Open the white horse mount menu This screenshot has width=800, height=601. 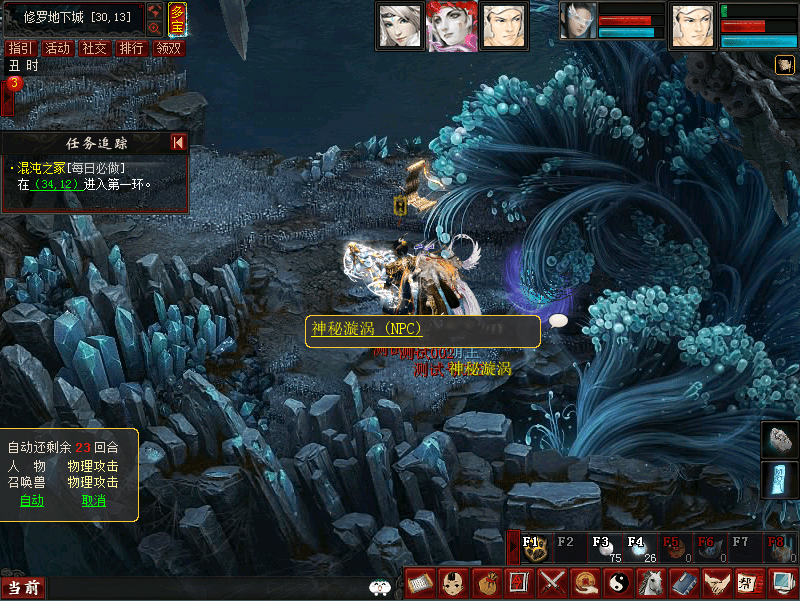click(650, 582)
